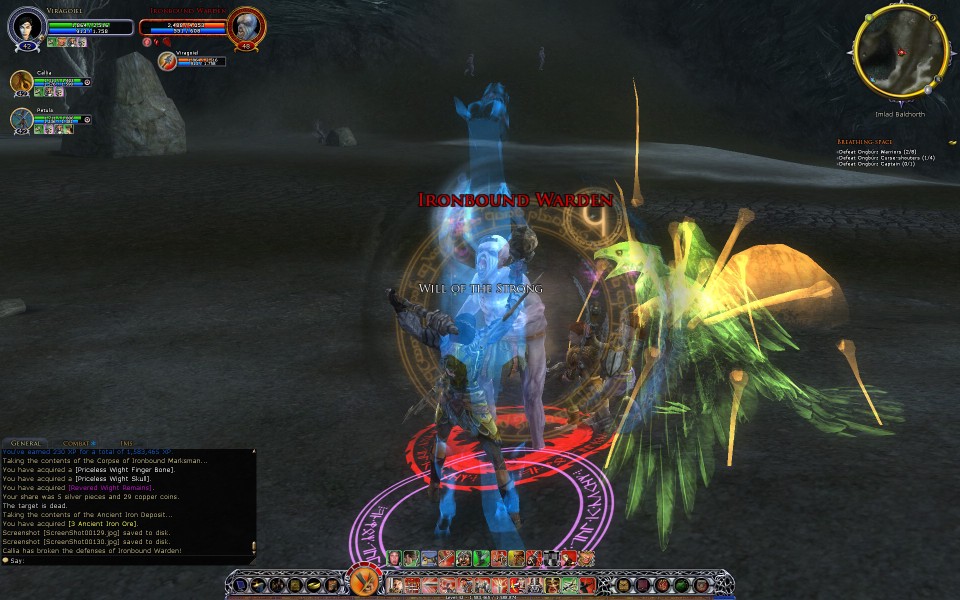Select party member Calla's portrait

click(x=22, y=82)
